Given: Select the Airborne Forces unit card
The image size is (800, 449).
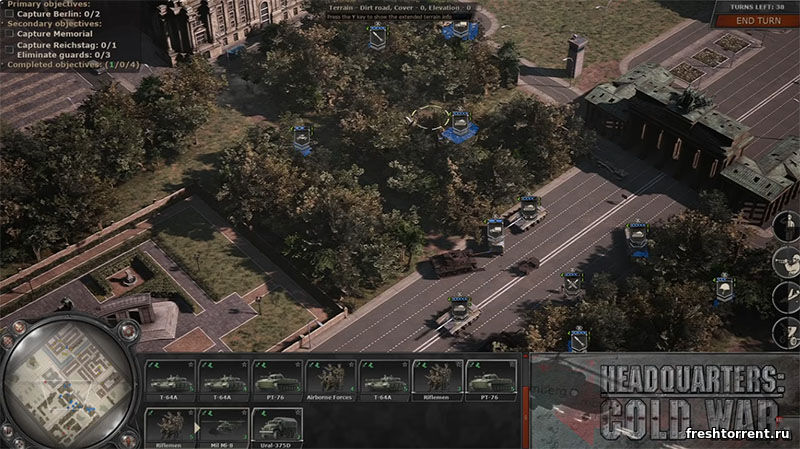Looking at the screenshot, I should (x=331, y=381).
